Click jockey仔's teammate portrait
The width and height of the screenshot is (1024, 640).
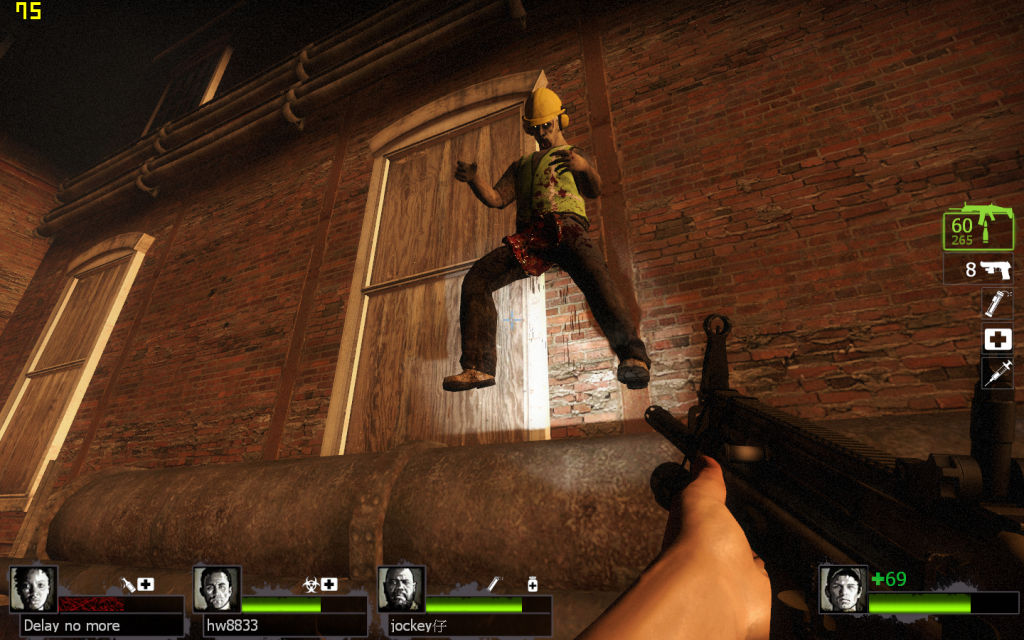tap(400, 589)
